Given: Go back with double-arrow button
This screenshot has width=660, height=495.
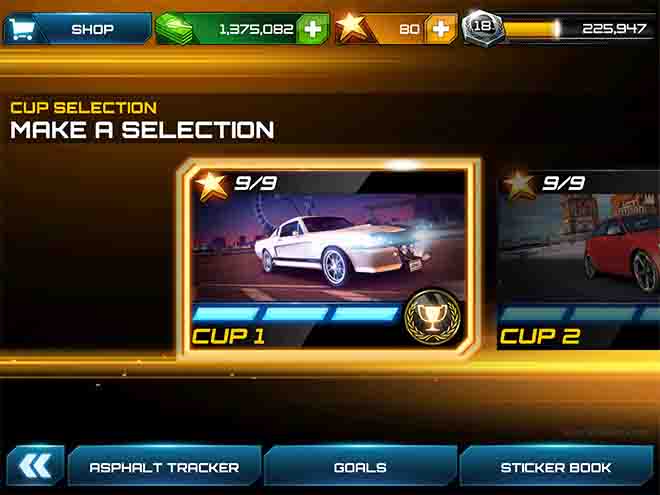Looking at the screenshot, I should [35, 466].
